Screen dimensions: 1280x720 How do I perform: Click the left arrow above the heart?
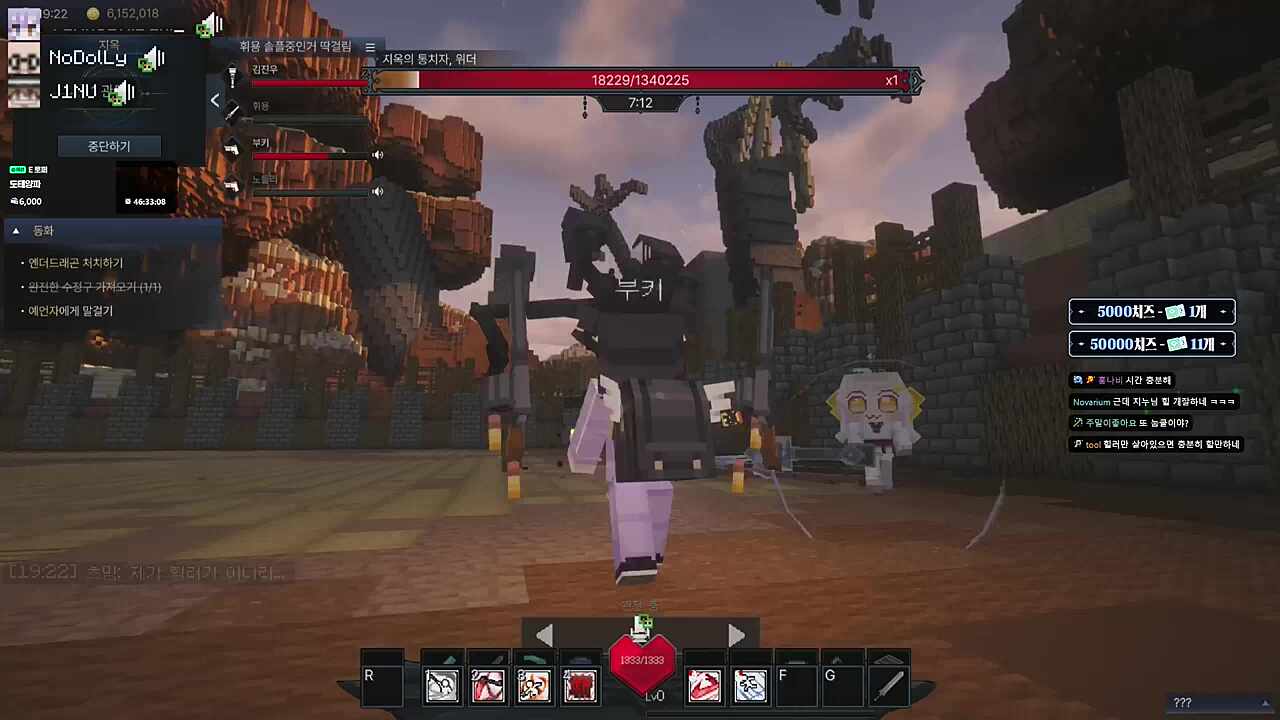(x=544, y=635)
